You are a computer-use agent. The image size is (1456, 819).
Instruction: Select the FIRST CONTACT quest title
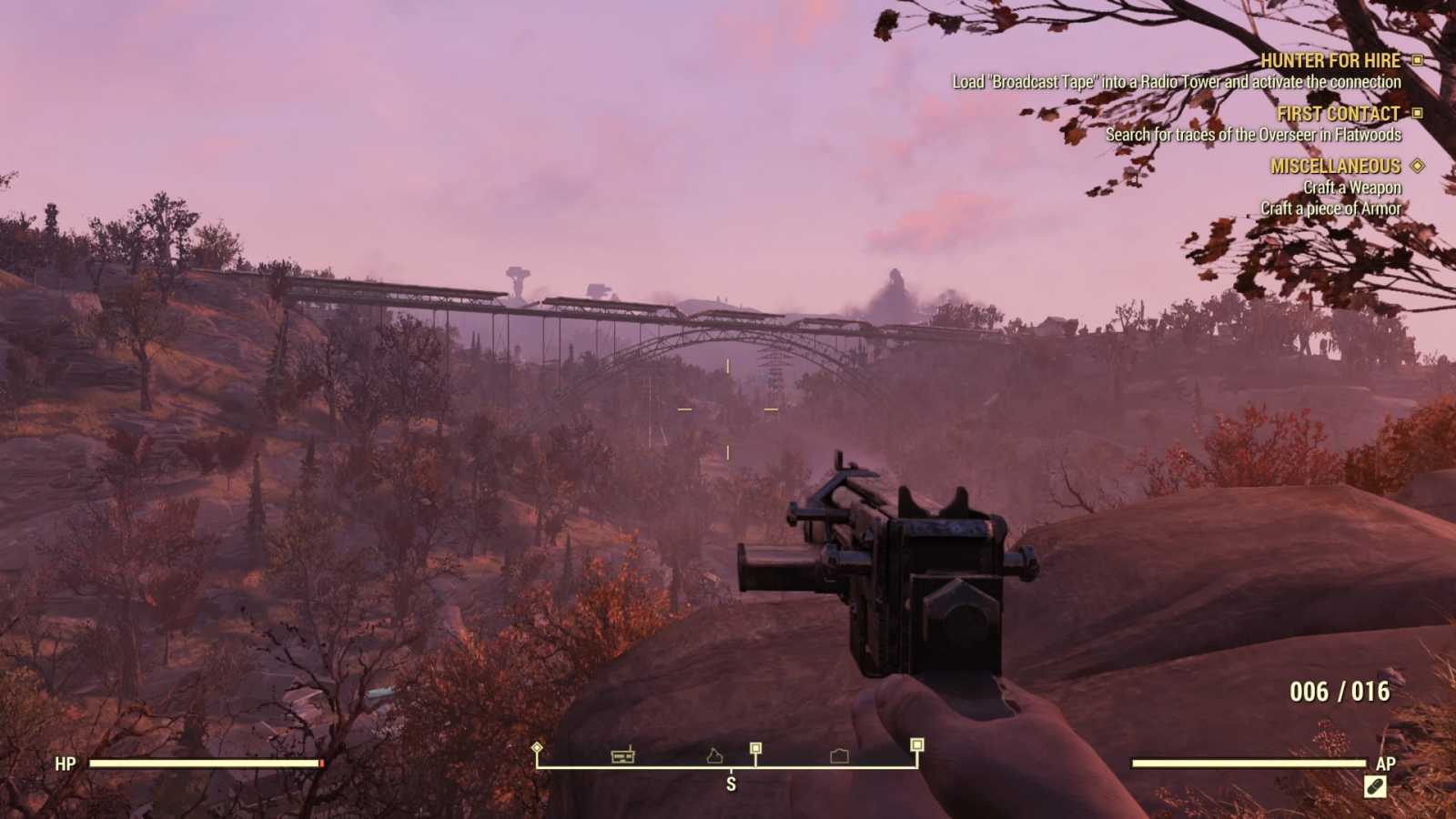coord(1338,114)
